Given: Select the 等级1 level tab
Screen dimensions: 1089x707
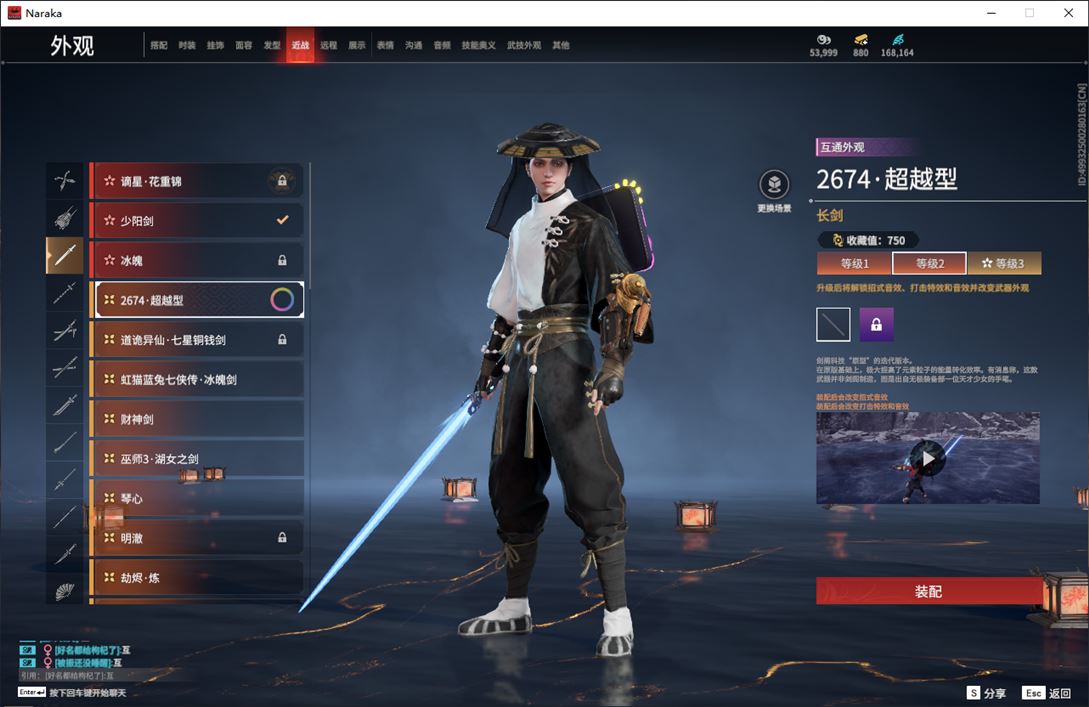Looking at the screenshot, I should click(x=854, y=264).
